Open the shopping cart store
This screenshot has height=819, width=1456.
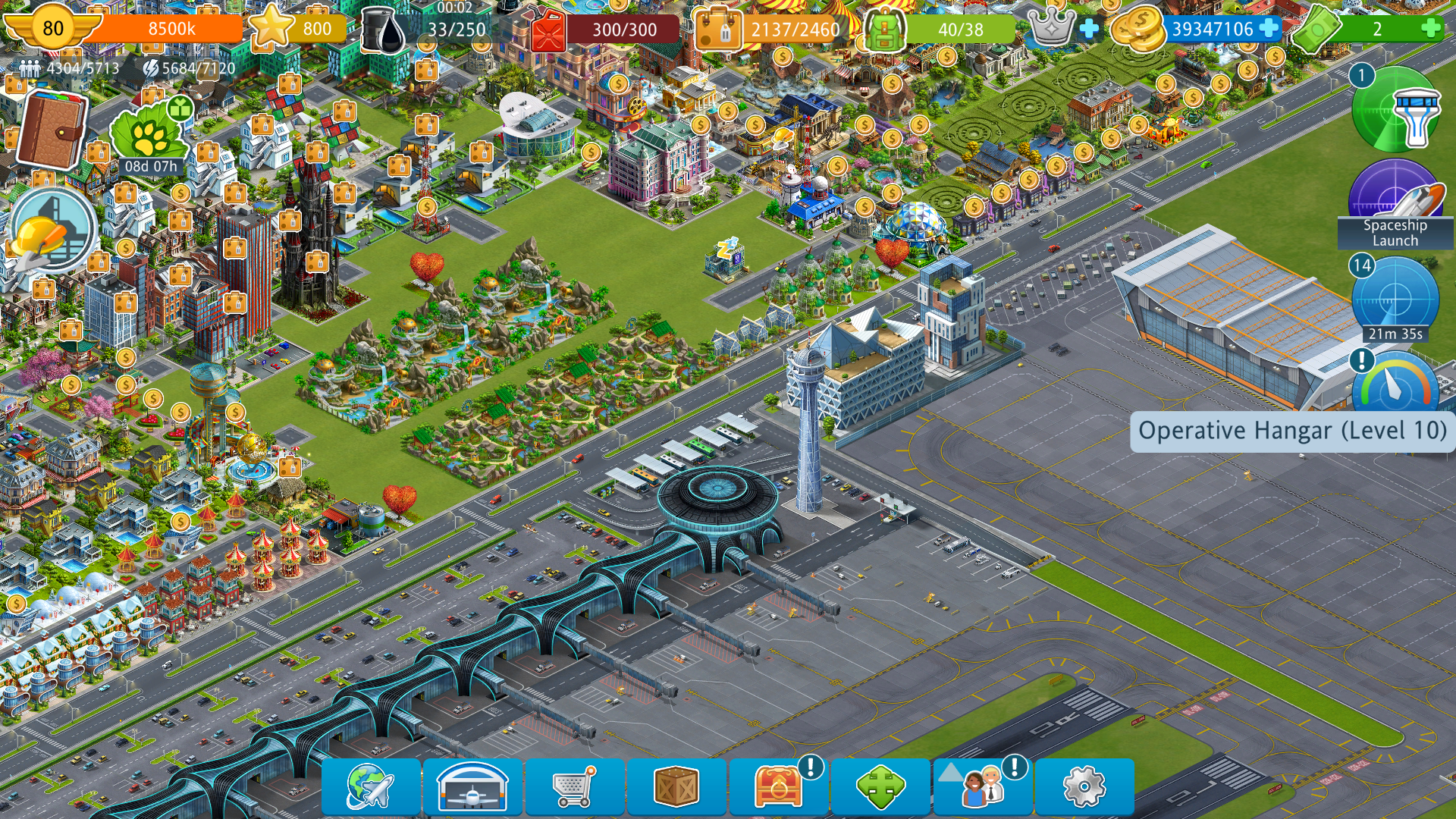[574, 787]
